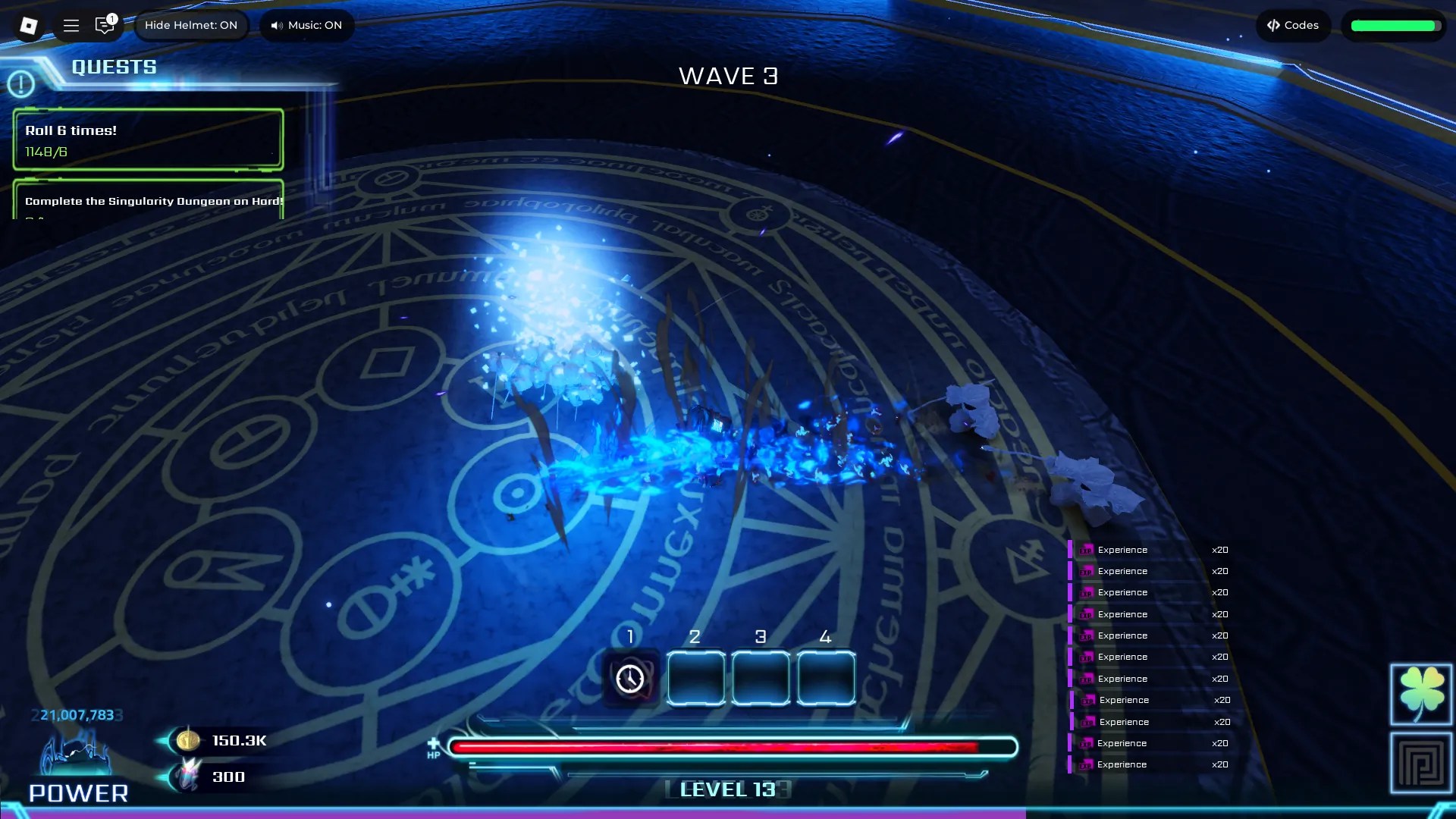Viewport: 1456px width, 819px height.
Task: Click the hamburger menu icon
Action: click(x=71, y=25)
